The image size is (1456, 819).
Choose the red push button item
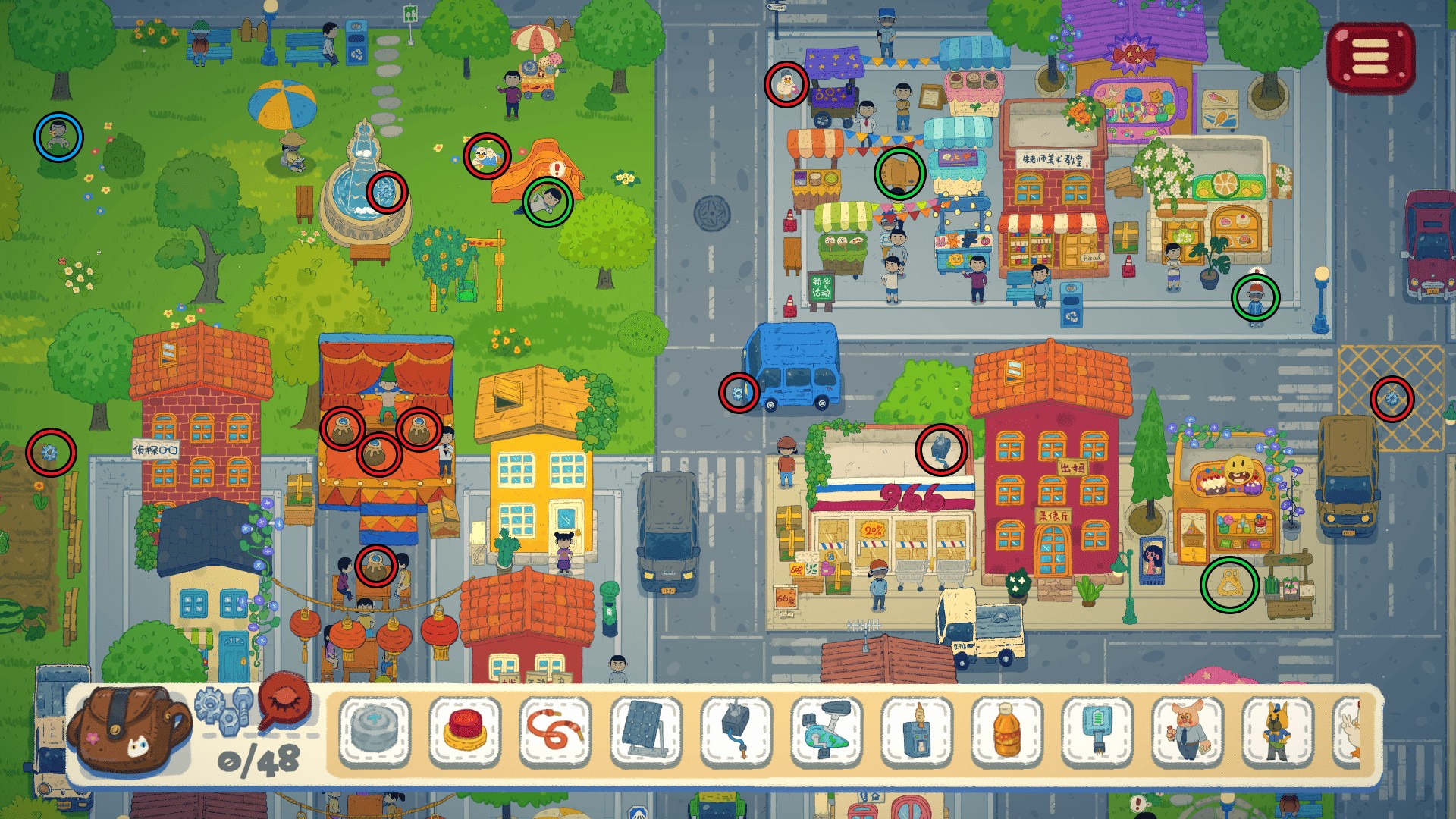pos(465,730)
